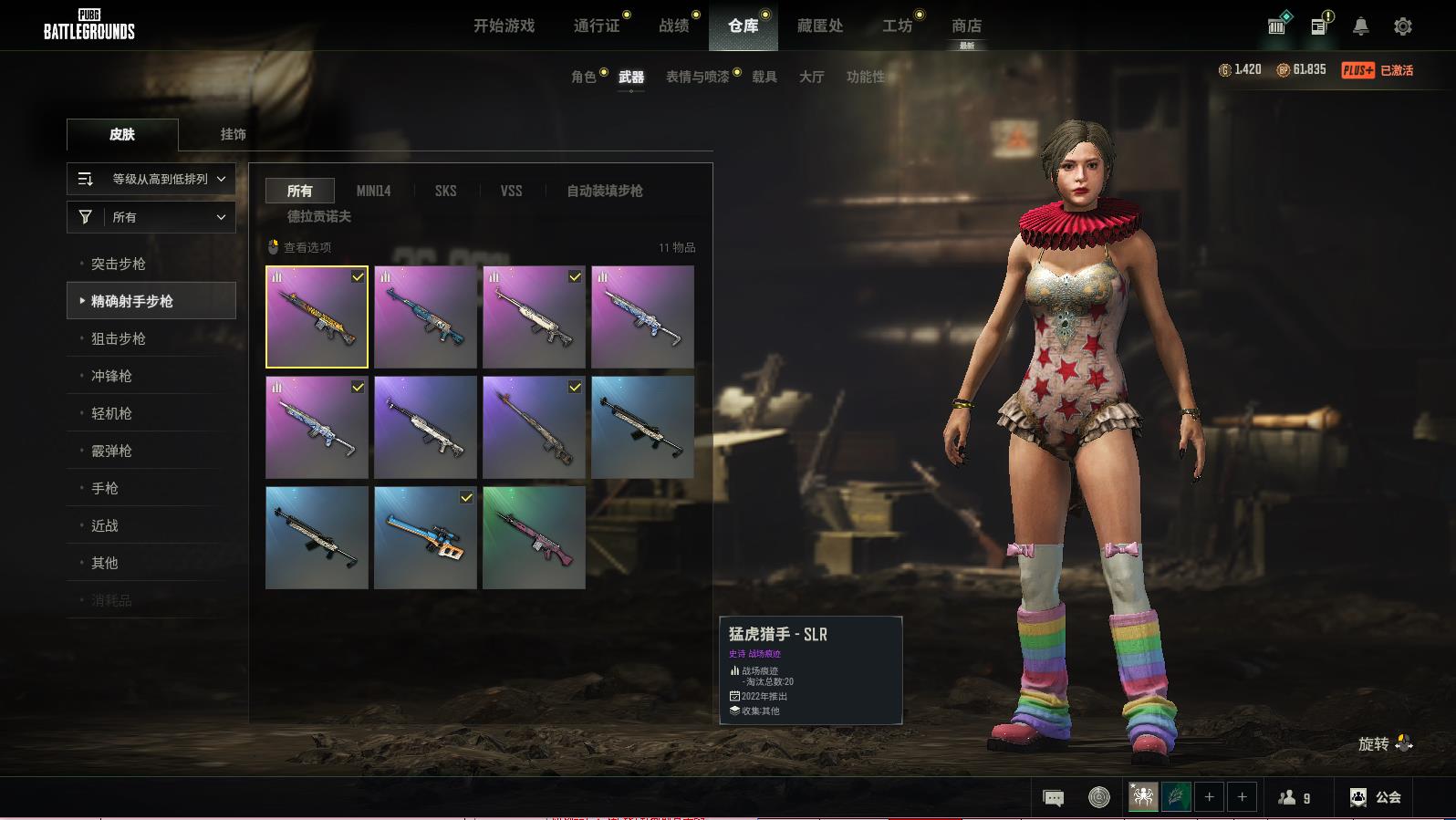Open the 公会 guild panel
Screen dimensions: 1456x820
point(1376,797)
